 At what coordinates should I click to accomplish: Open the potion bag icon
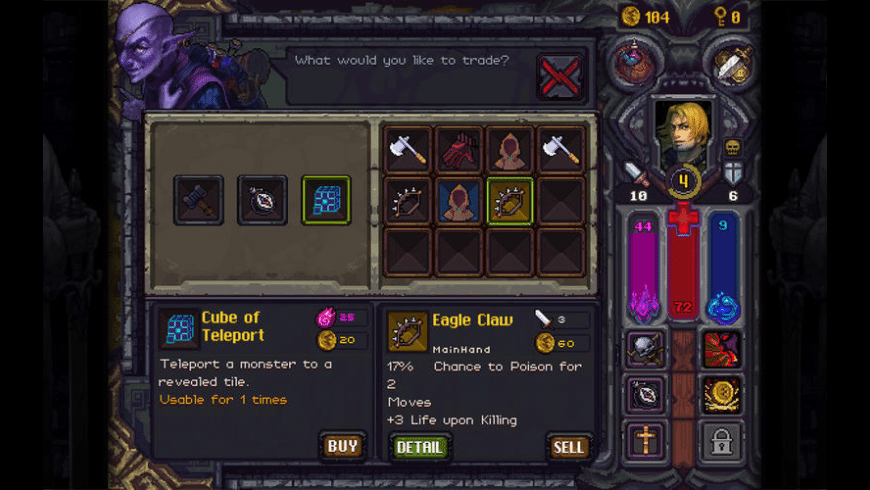coord(634,64)
